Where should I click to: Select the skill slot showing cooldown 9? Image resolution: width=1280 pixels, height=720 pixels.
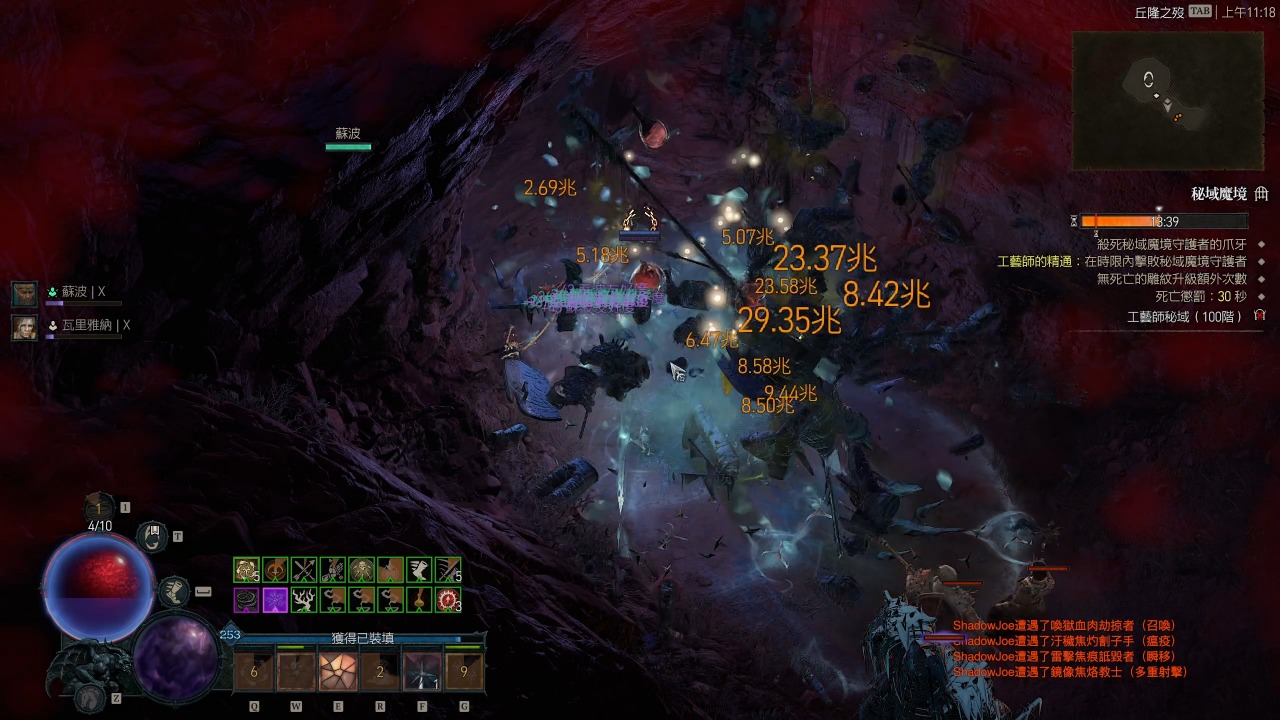click(x=464, y=671)
